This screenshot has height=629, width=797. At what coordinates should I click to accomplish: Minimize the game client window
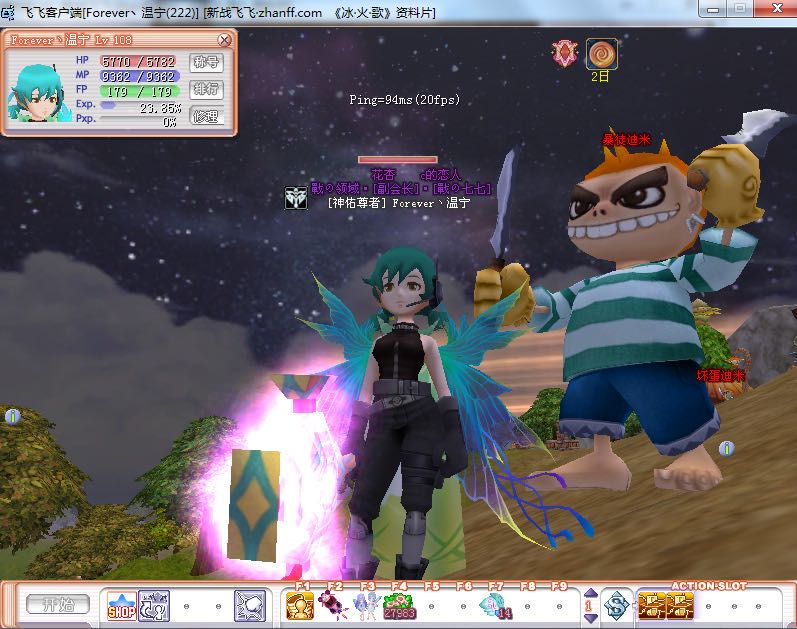pos(715,8)
